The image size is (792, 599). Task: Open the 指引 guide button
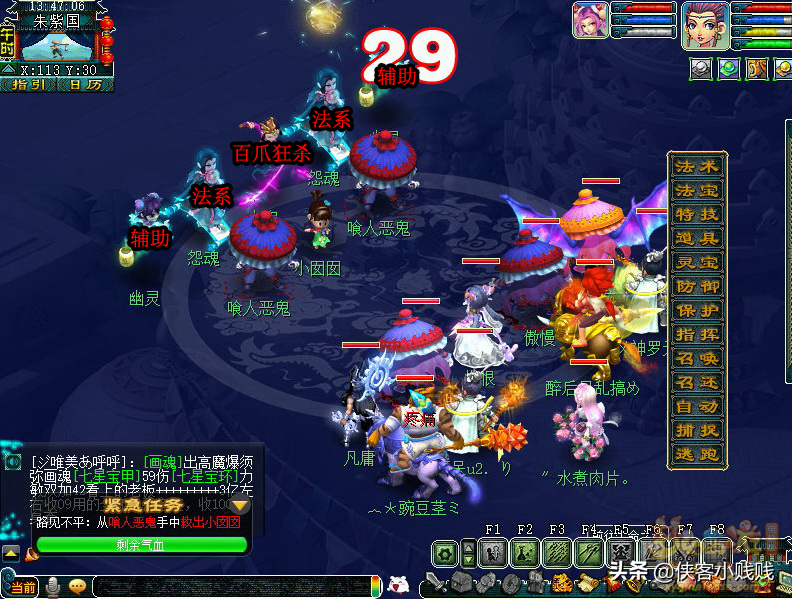32,85
